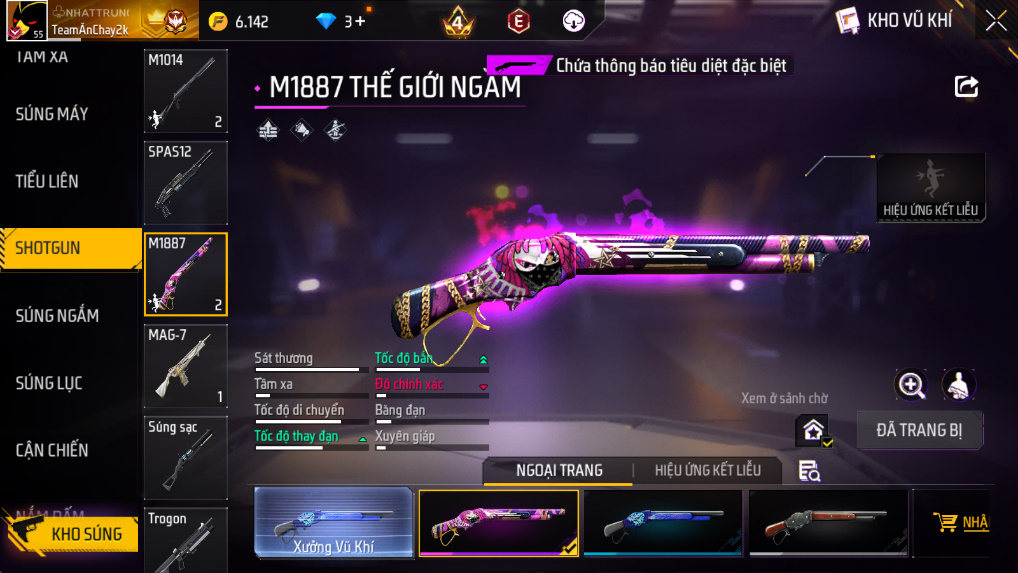The width and height of the screenshot is (1018, 573).
Task: Zoom in with the magnifier icon
Action: coord(910,384)
